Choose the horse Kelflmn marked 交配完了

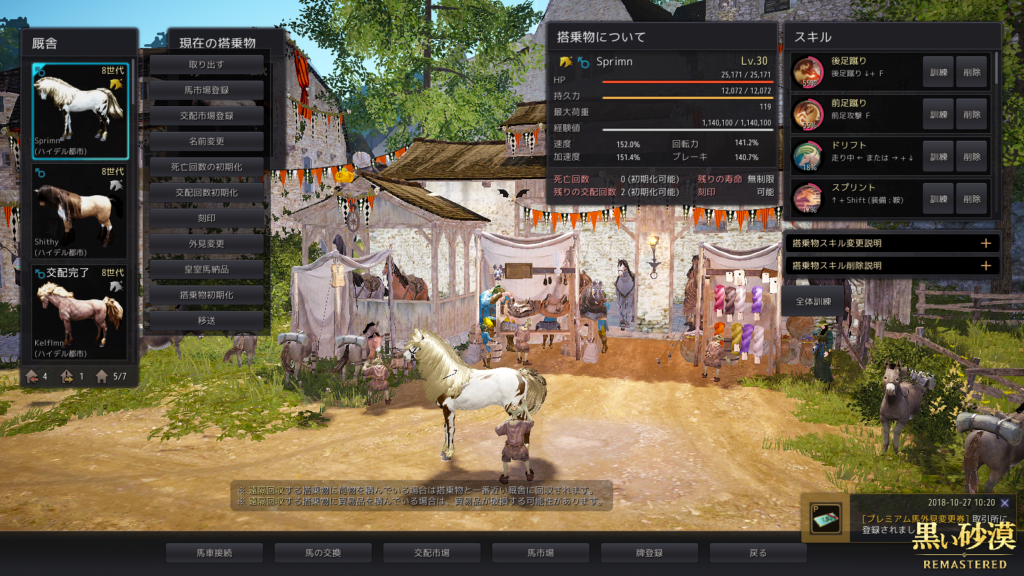[x=79, y=312]
